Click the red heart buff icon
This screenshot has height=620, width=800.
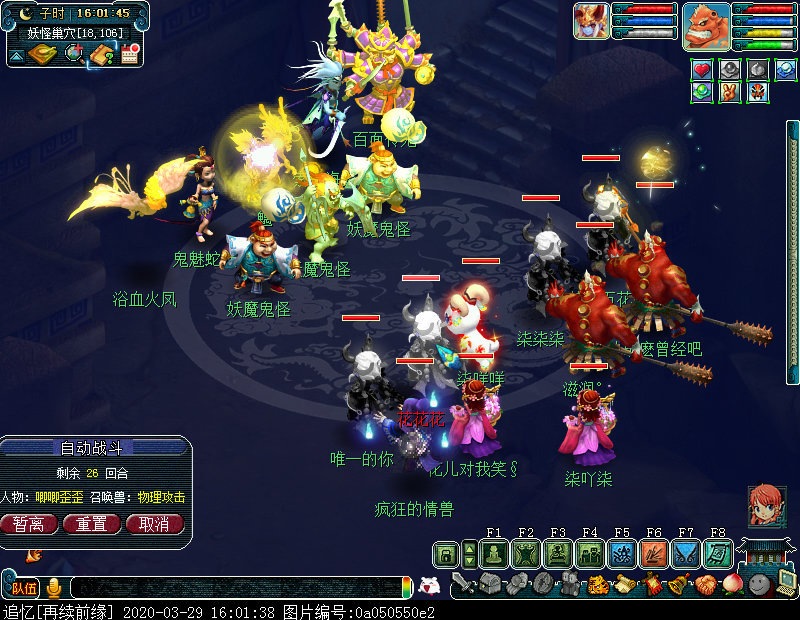pos(702,70)
